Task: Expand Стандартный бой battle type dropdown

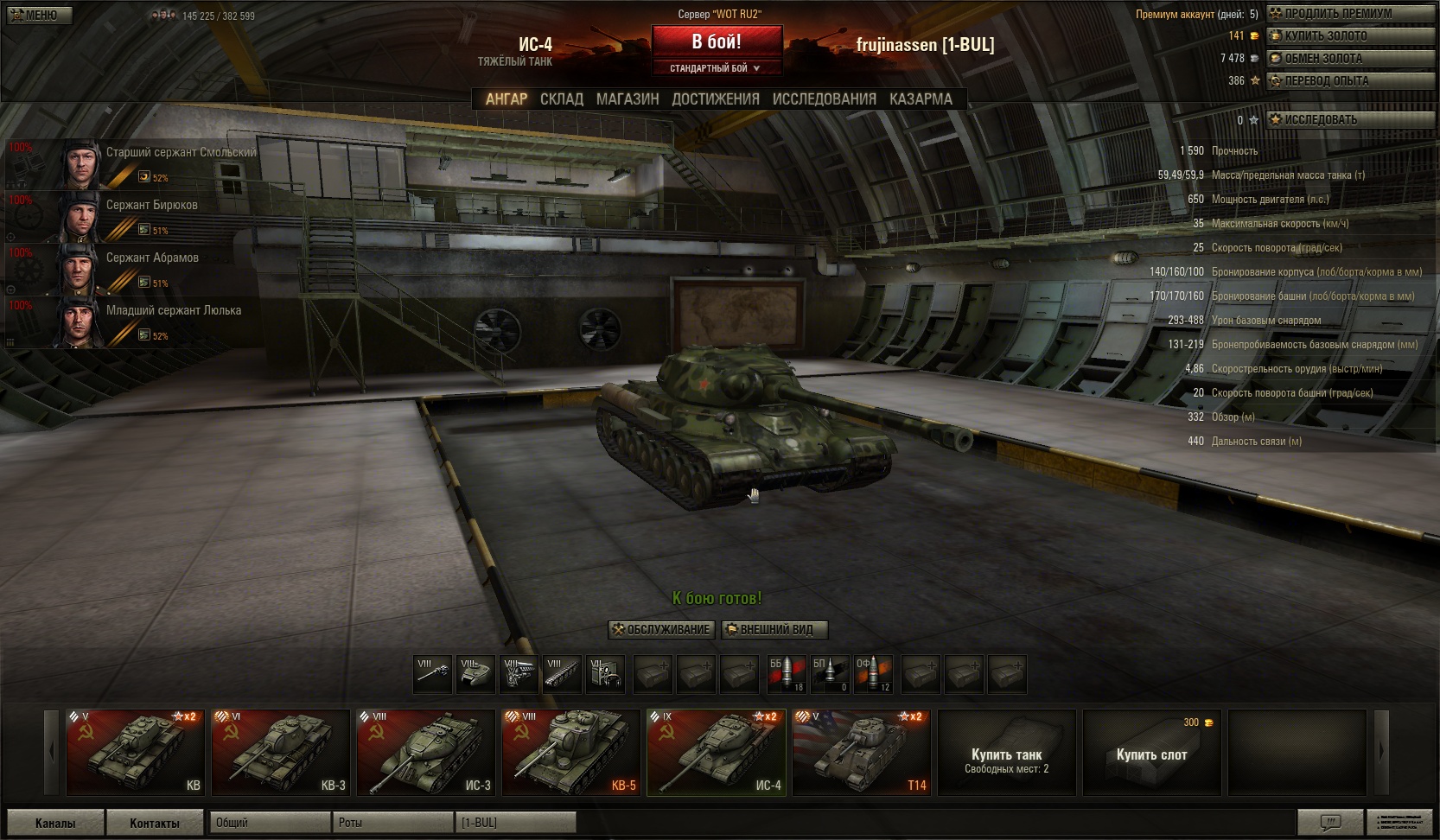Action: 716,68
